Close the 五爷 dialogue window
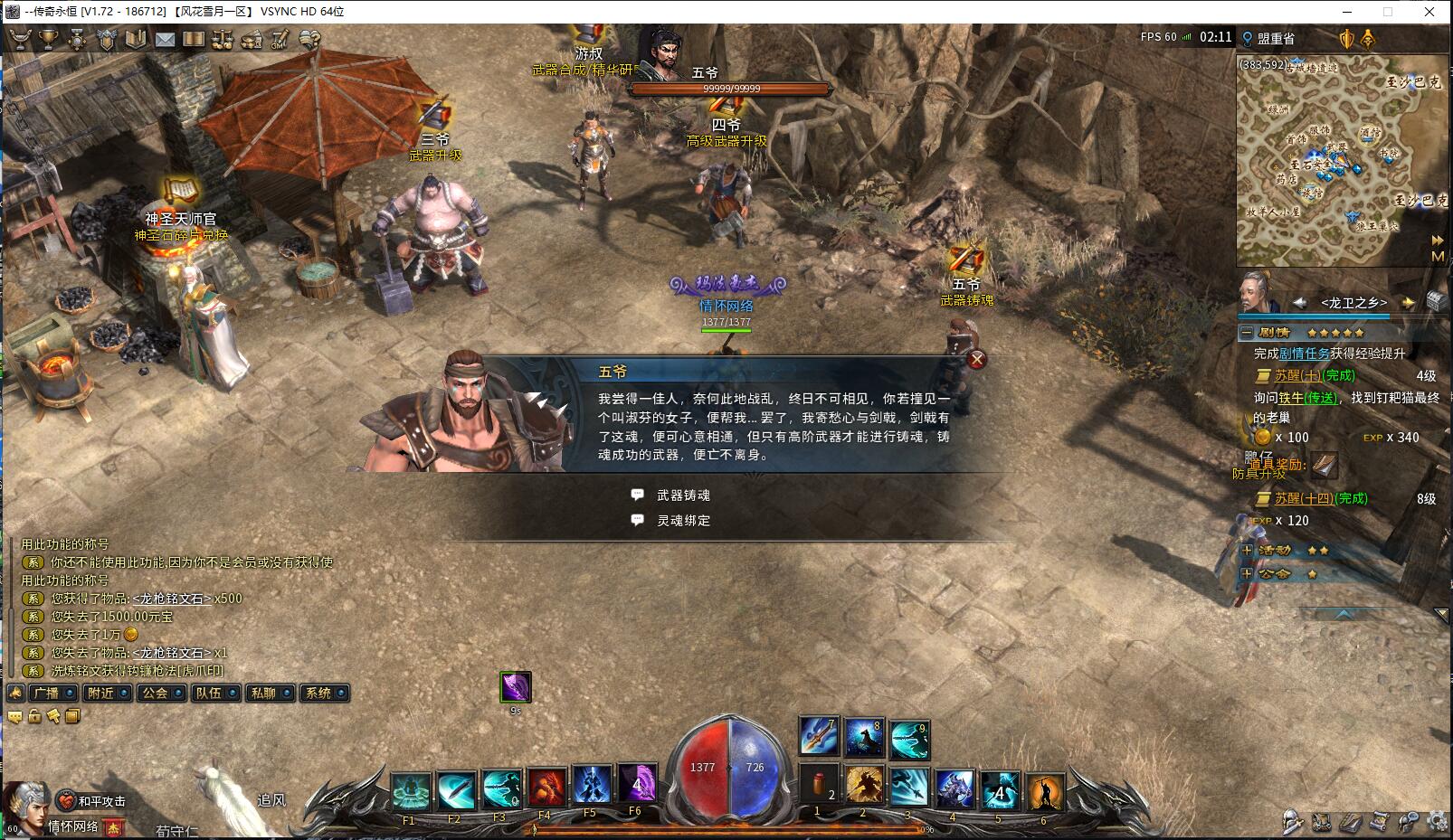Viewport: 1453px width, 840px height. pyautogui.click(x=977, y=360)
